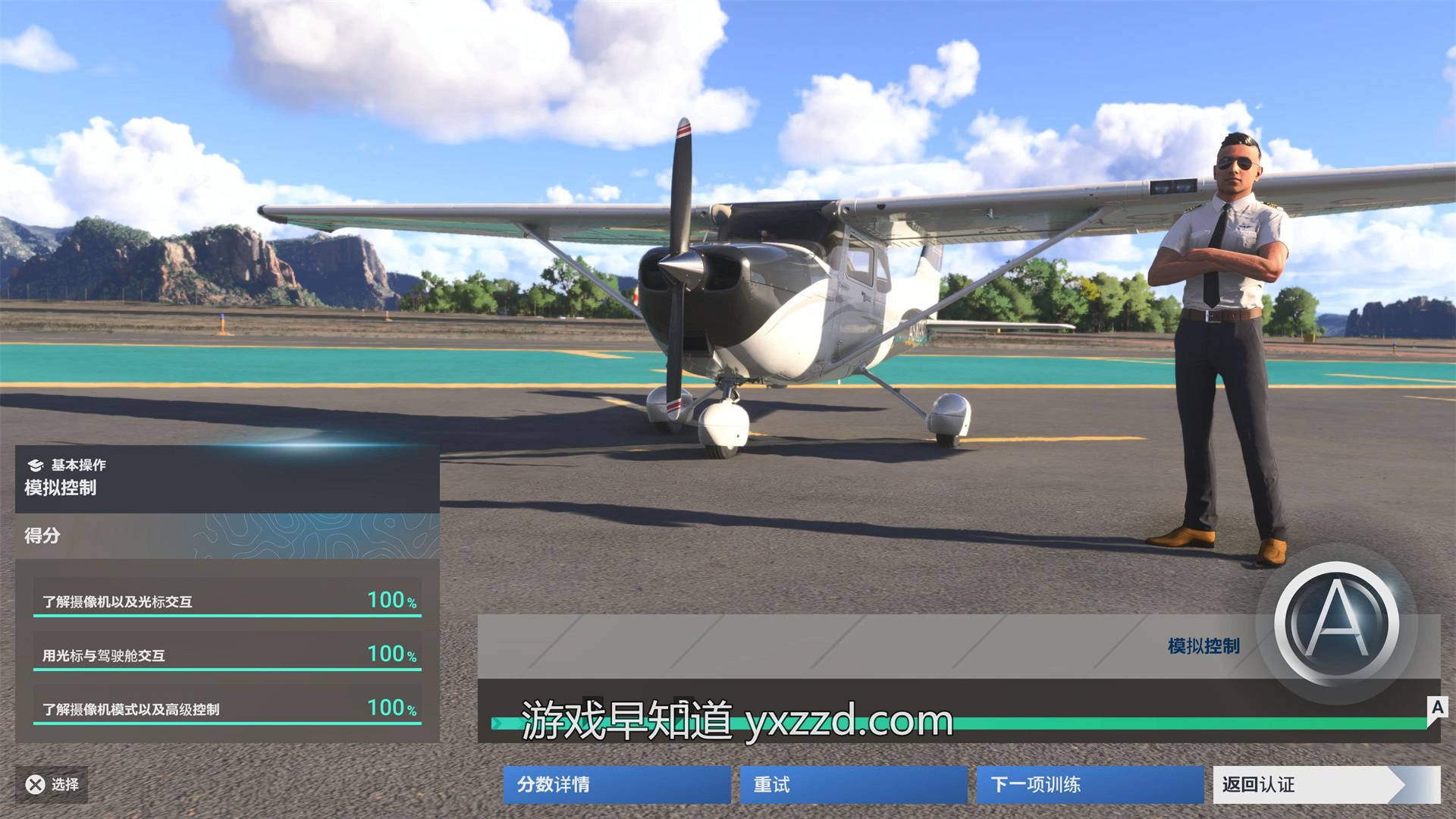The image size is (1456, 819).
Task: Select the 用光标与驾驶舱交互 score row
Action: (227, 654)
